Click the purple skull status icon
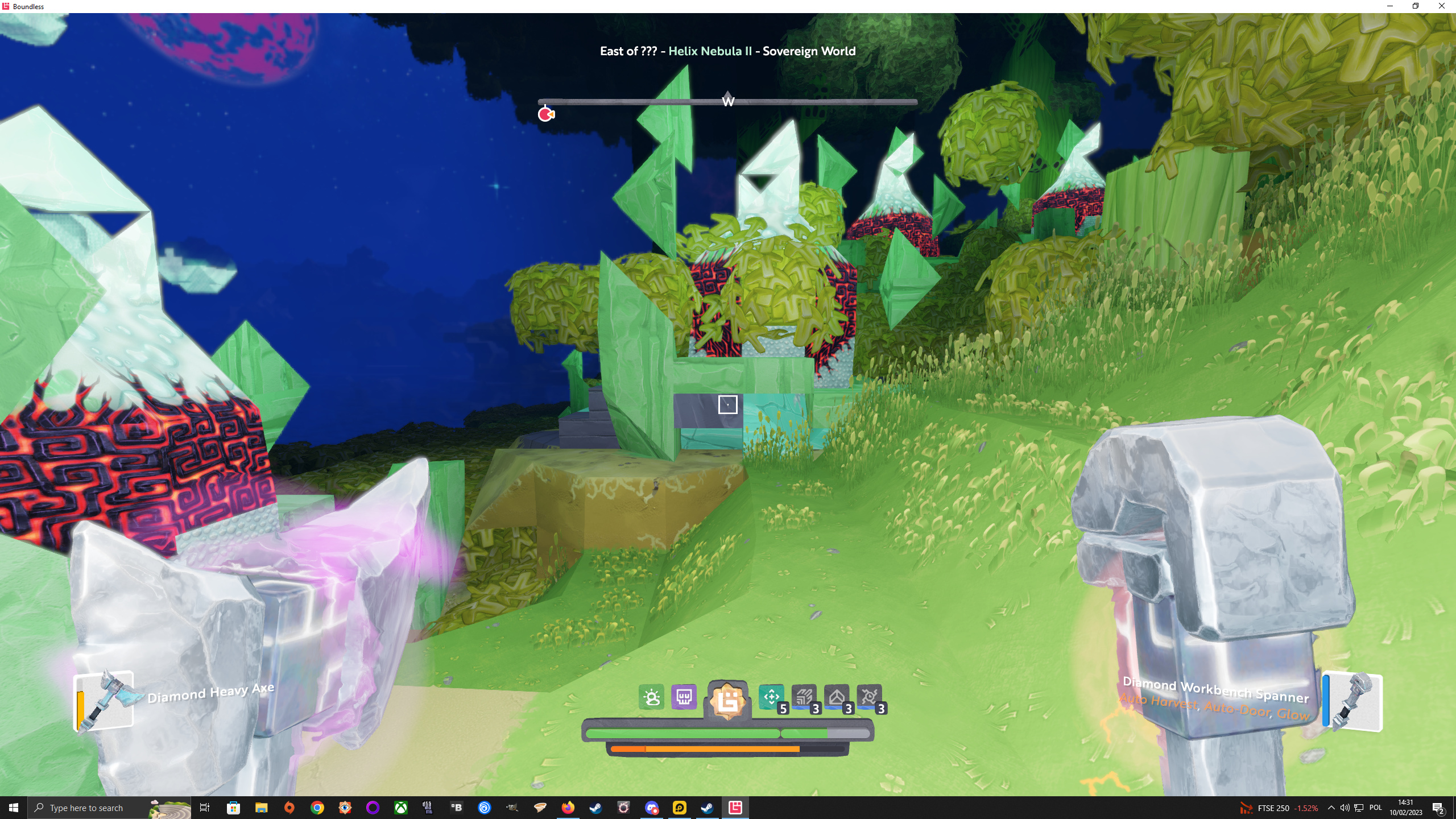1456x819 pixels. click(684, 697)
